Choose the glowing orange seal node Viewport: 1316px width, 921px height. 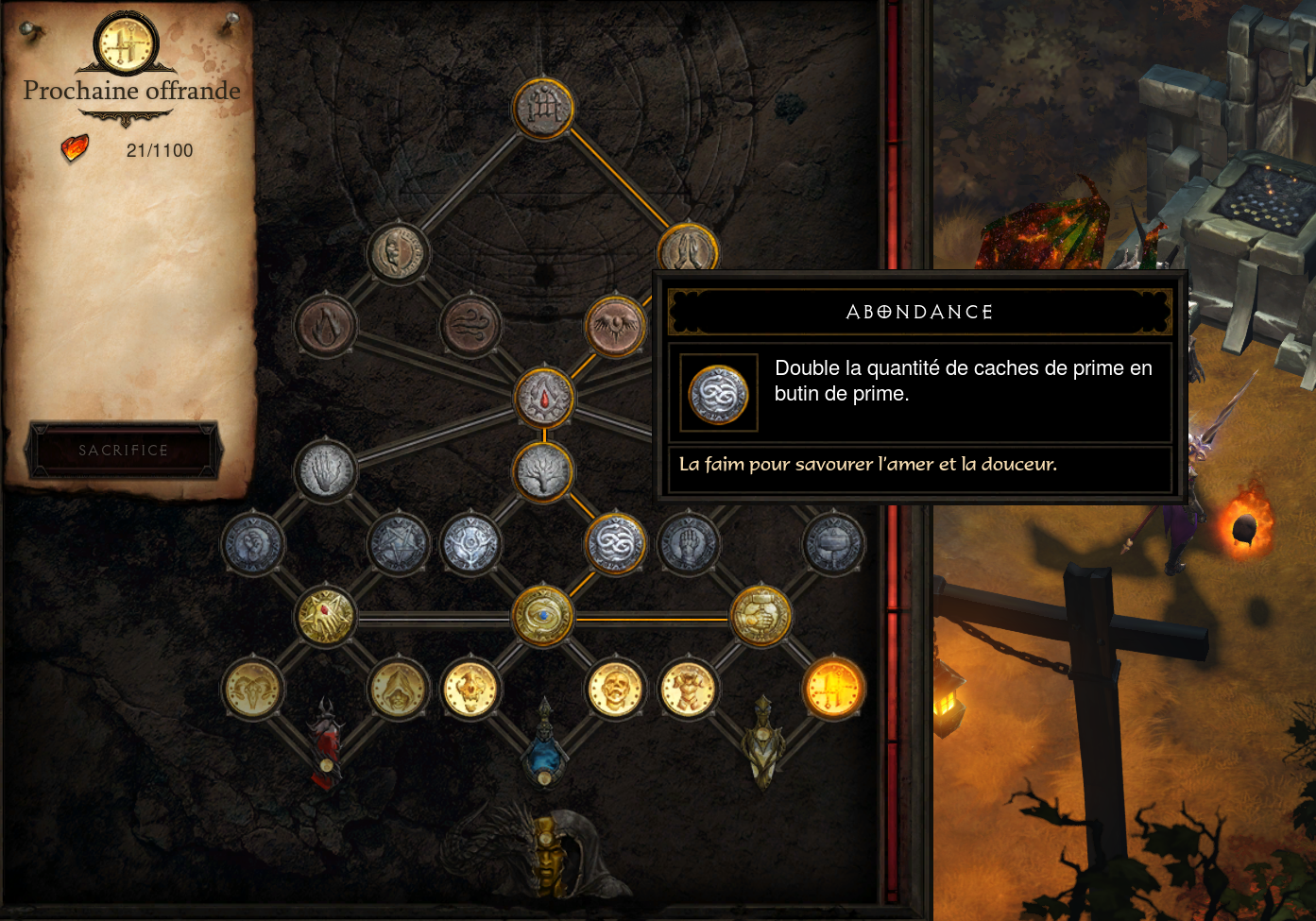[x=833, y=690]
